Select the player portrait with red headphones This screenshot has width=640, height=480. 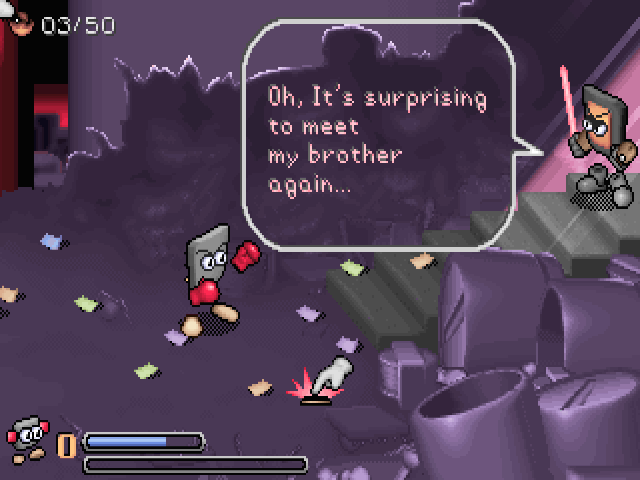click(27, 436)
